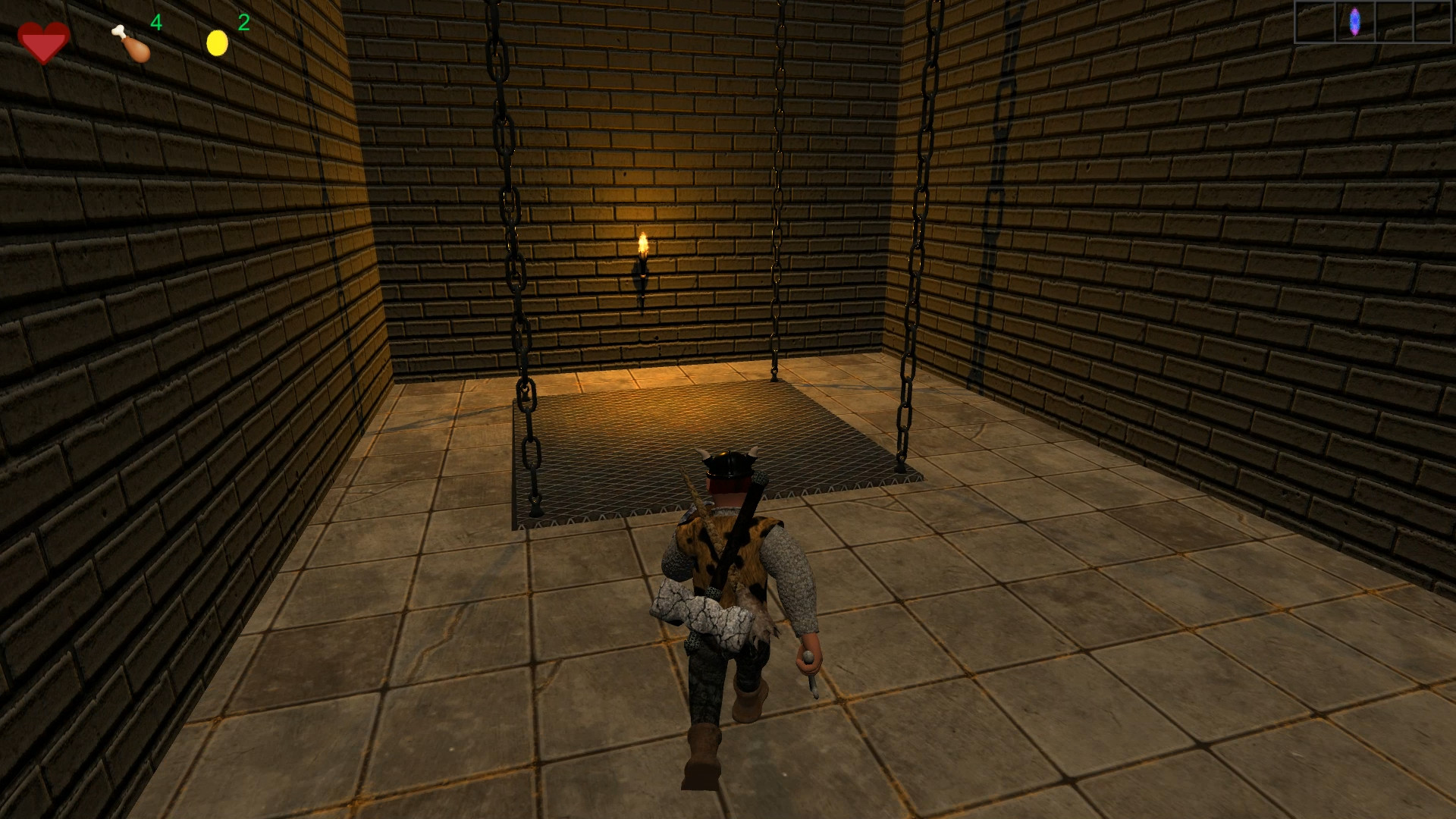Click the wall torch flame
This screenshot has width=1456, height=819.
point(644,243)
